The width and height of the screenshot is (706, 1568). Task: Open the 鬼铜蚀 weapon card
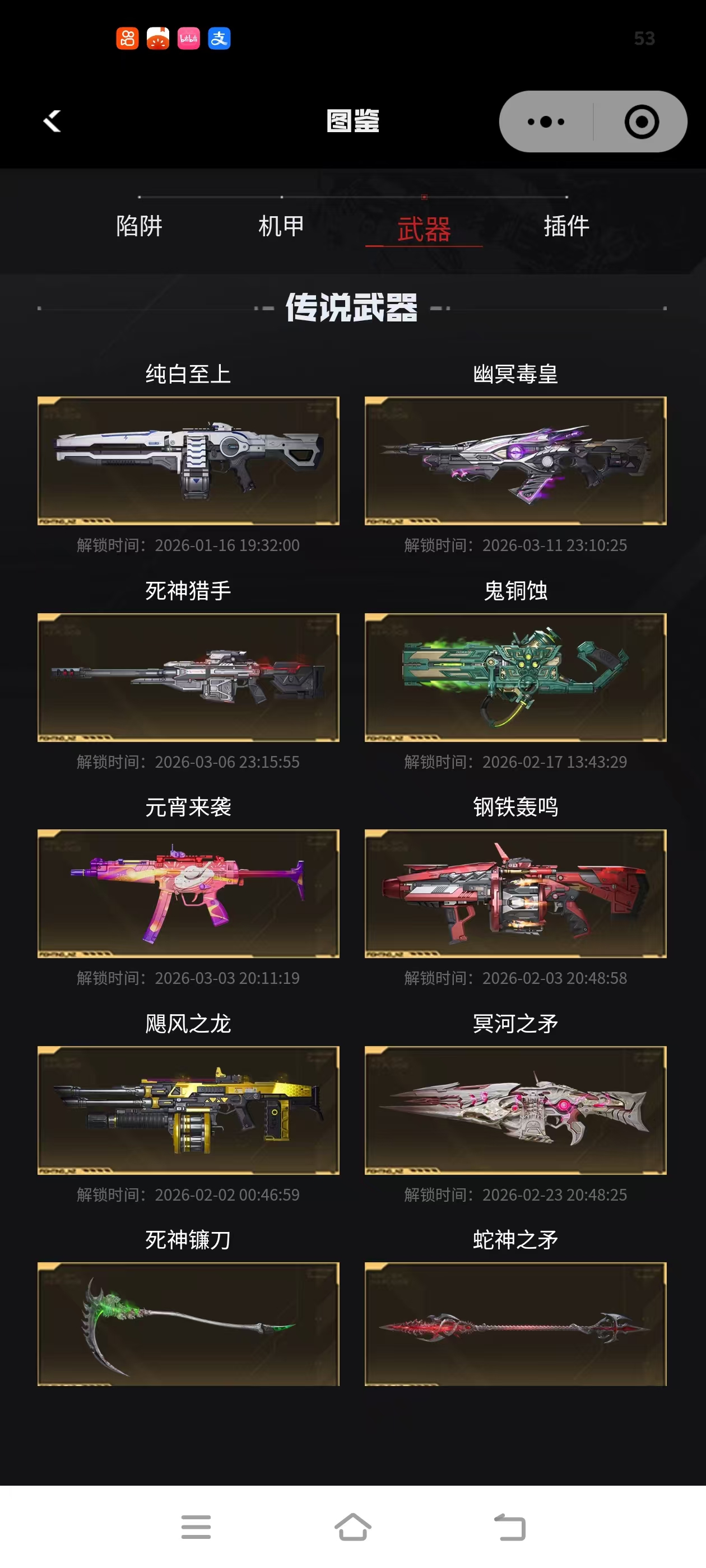tap(515, 677)
